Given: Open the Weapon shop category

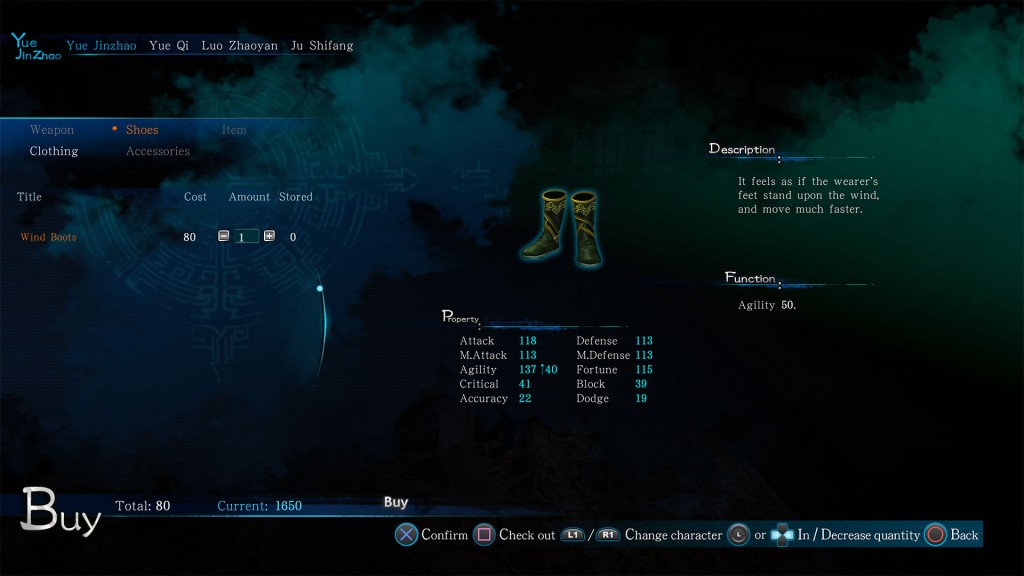Looking at the screenshot, I should 52,130.
